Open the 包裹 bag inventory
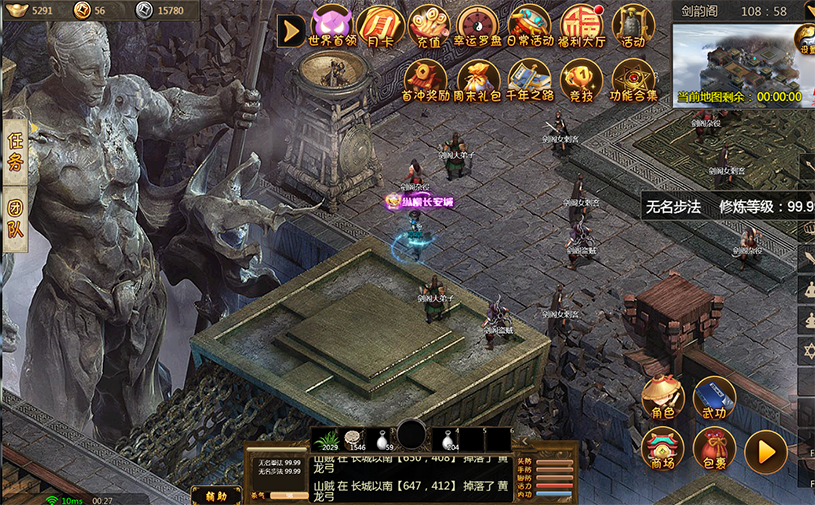The image size is (815, 505). [x=714, y=450]
